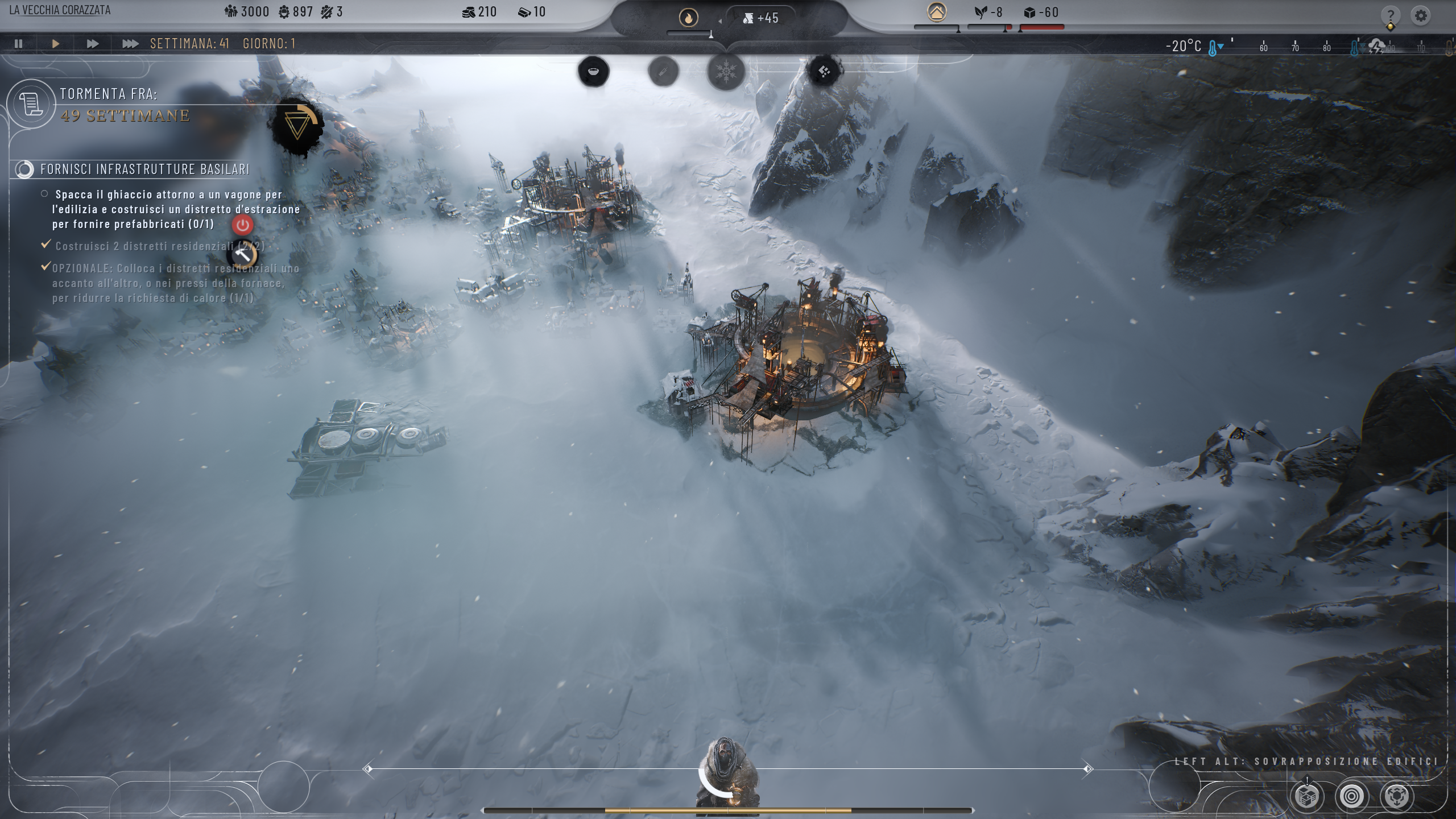
Task: Click the hammer construction progress icon
Action: click(243, 254)
